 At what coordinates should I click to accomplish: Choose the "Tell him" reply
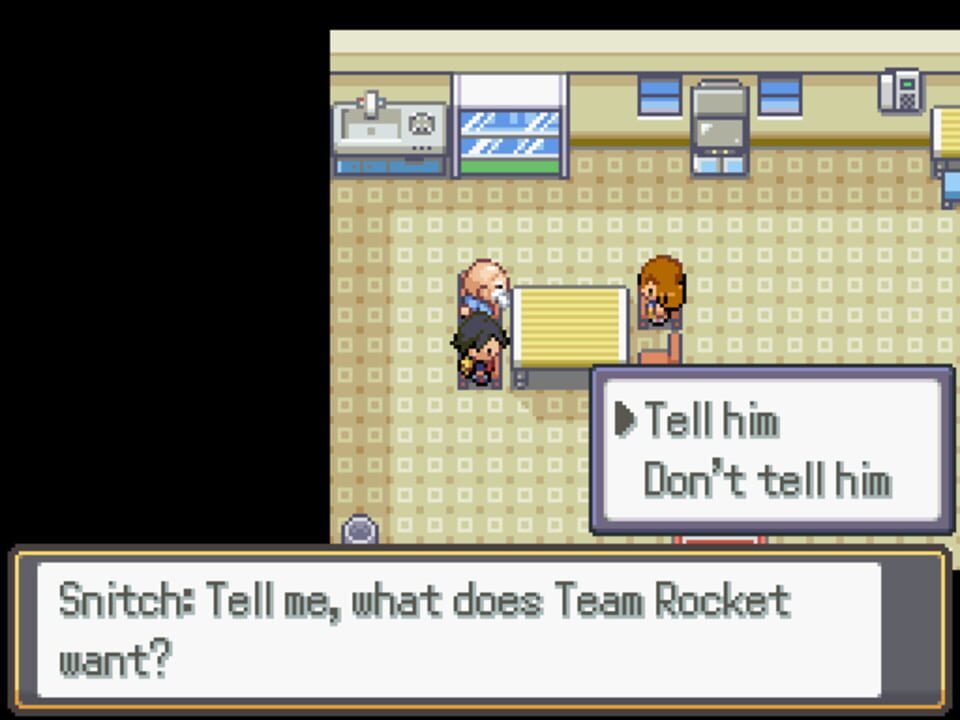(711, 421)
